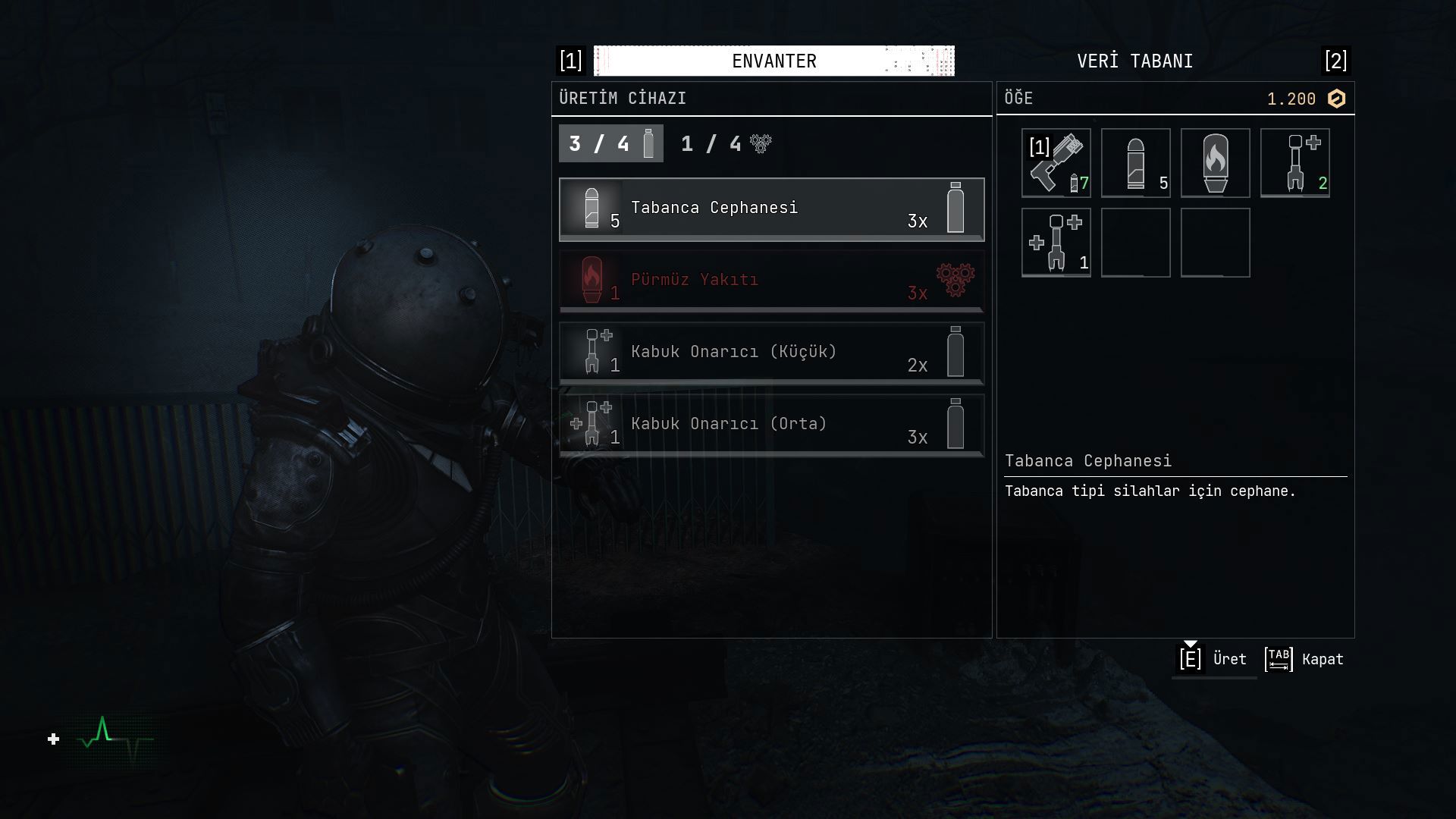Open the Veri Tabanı tab
1456x819 pixels.
point(1134,61)
